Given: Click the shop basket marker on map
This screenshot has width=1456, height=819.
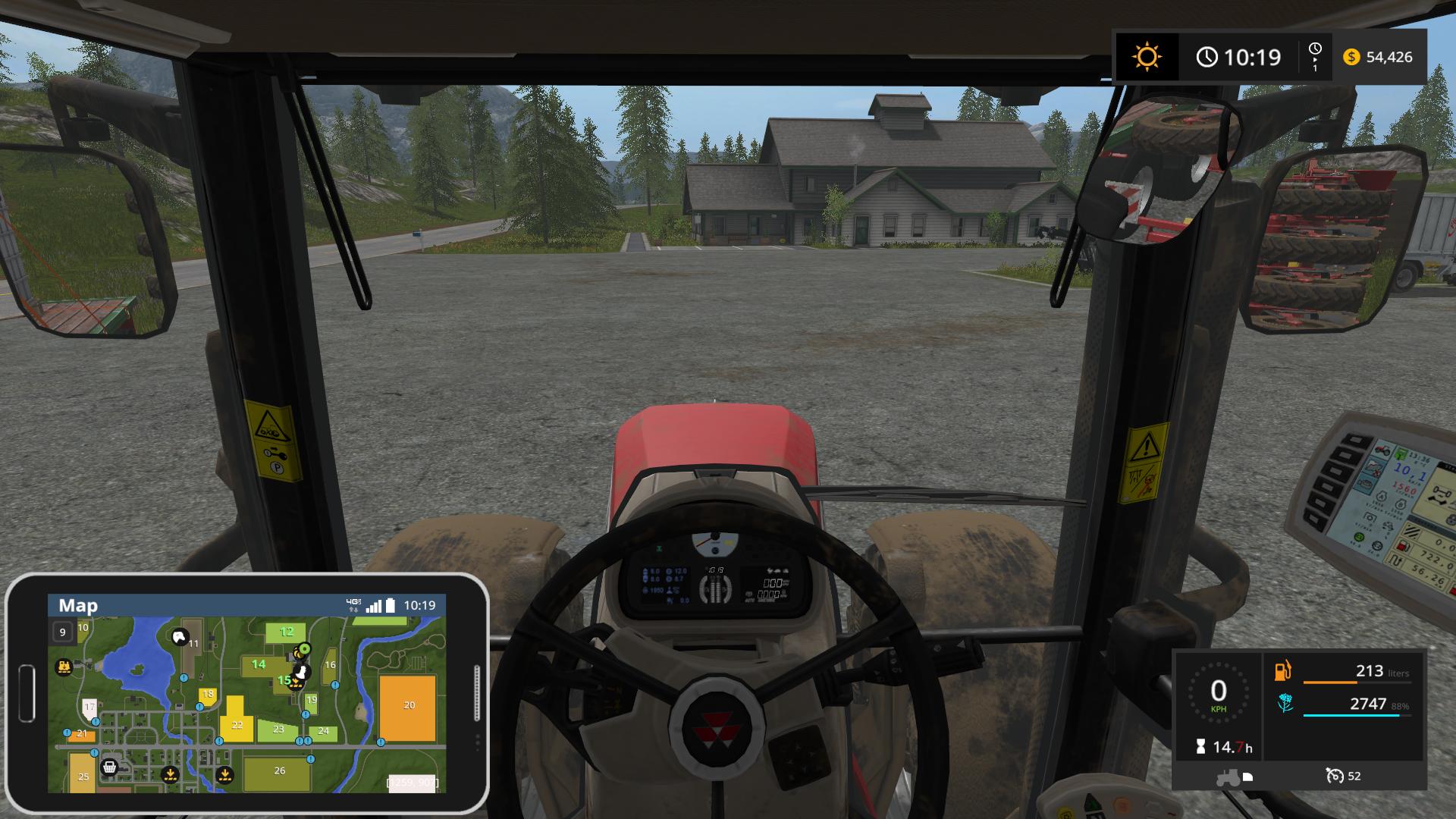Looking at the screenshot, I should 110,767.
